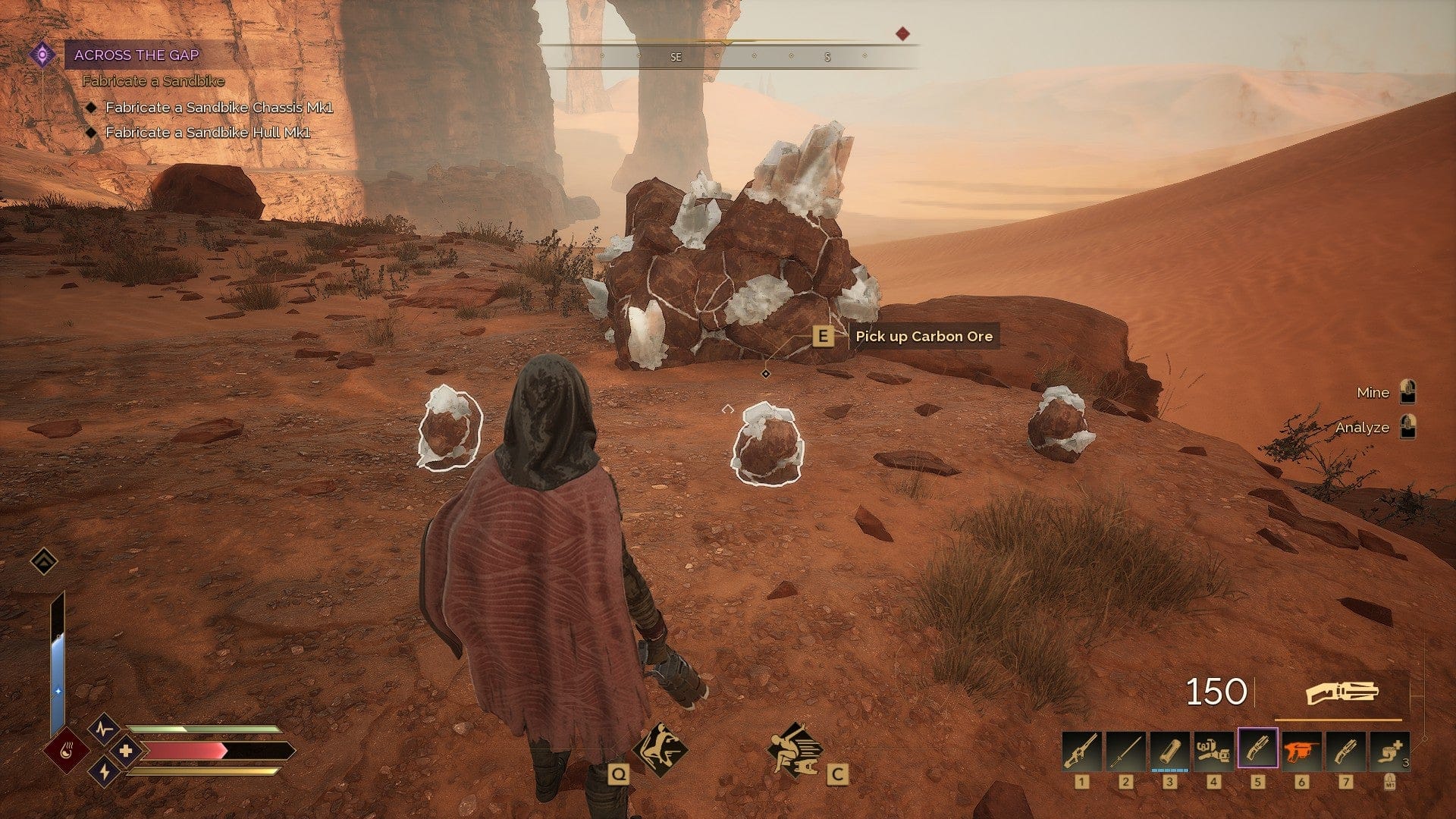Select the Fabricate a Sandbike Chassis Mk1 objective
Viewport: 1456px width, 819px height.
[218, 108]
